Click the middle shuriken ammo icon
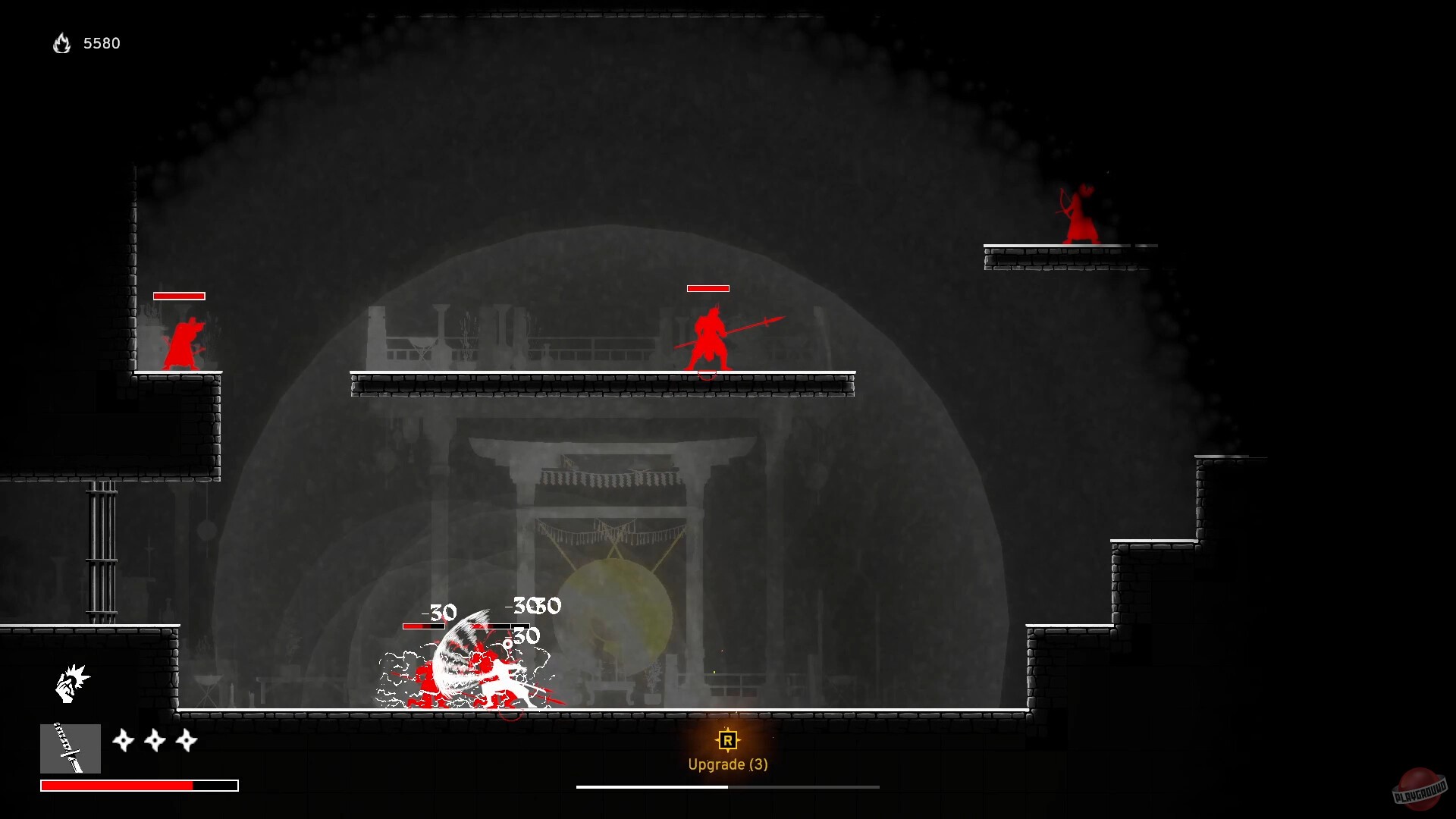Viewport: 1456px width, 819px height. point(154,741)
